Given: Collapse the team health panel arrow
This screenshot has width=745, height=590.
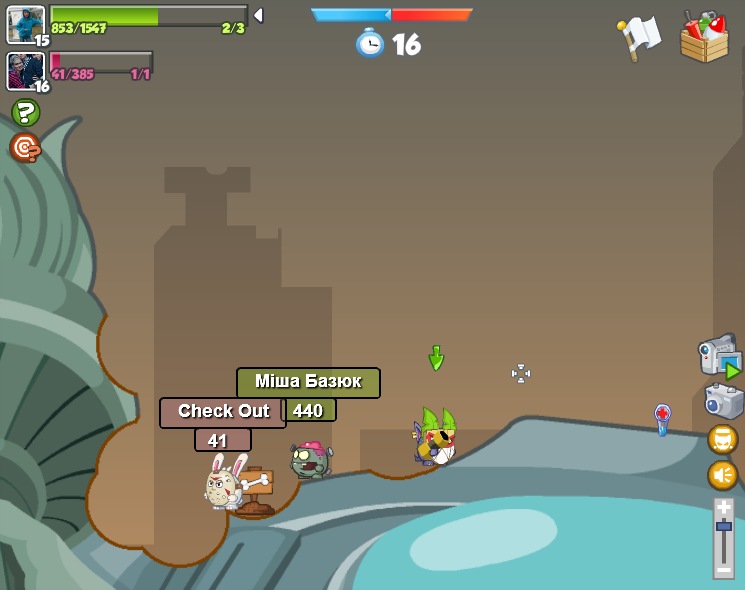Looking at the screenshot, I should pos(258,15).
